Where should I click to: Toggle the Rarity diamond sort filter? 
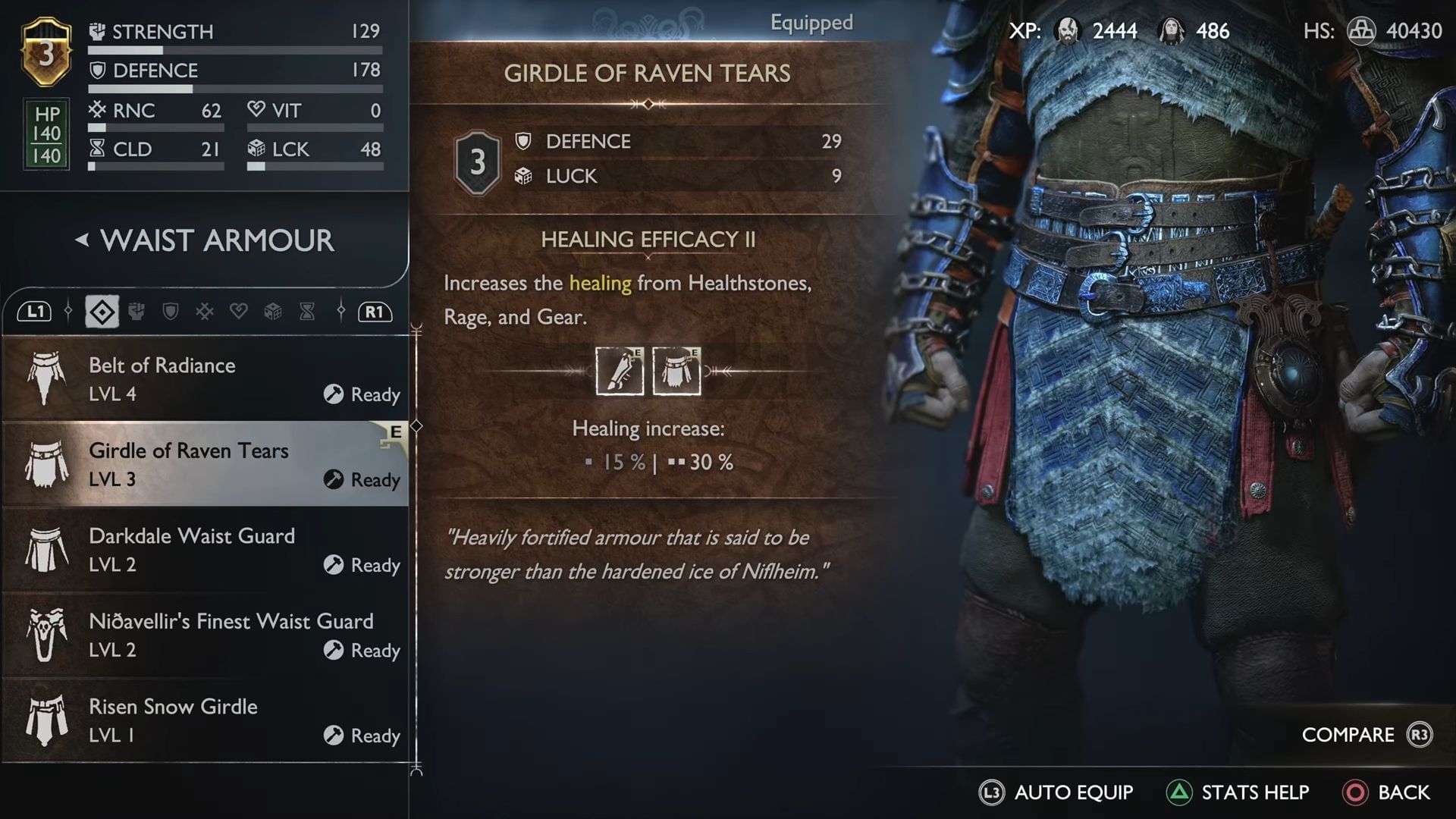coord(101,312)
